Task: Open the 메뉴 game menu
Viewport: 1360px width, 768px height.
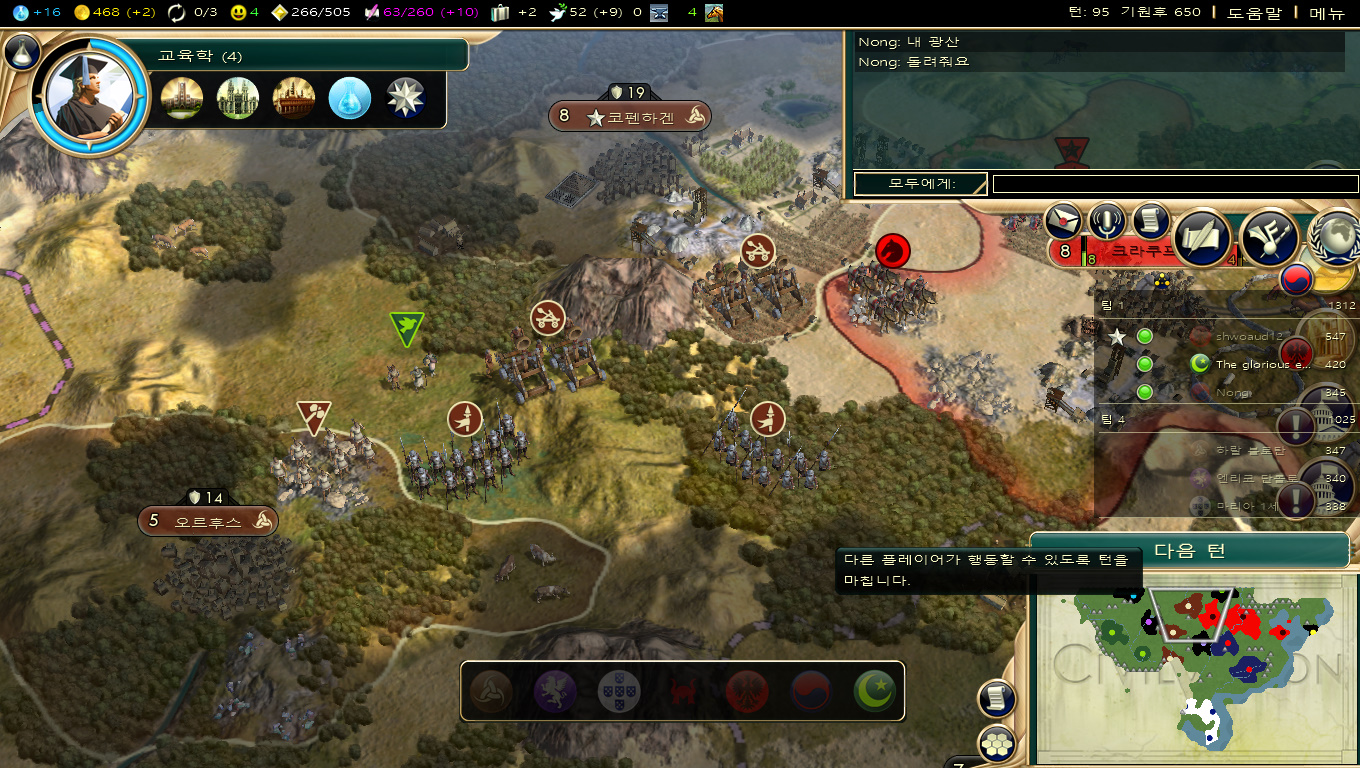Action: pyautogui.click(x=1327, y=12)
